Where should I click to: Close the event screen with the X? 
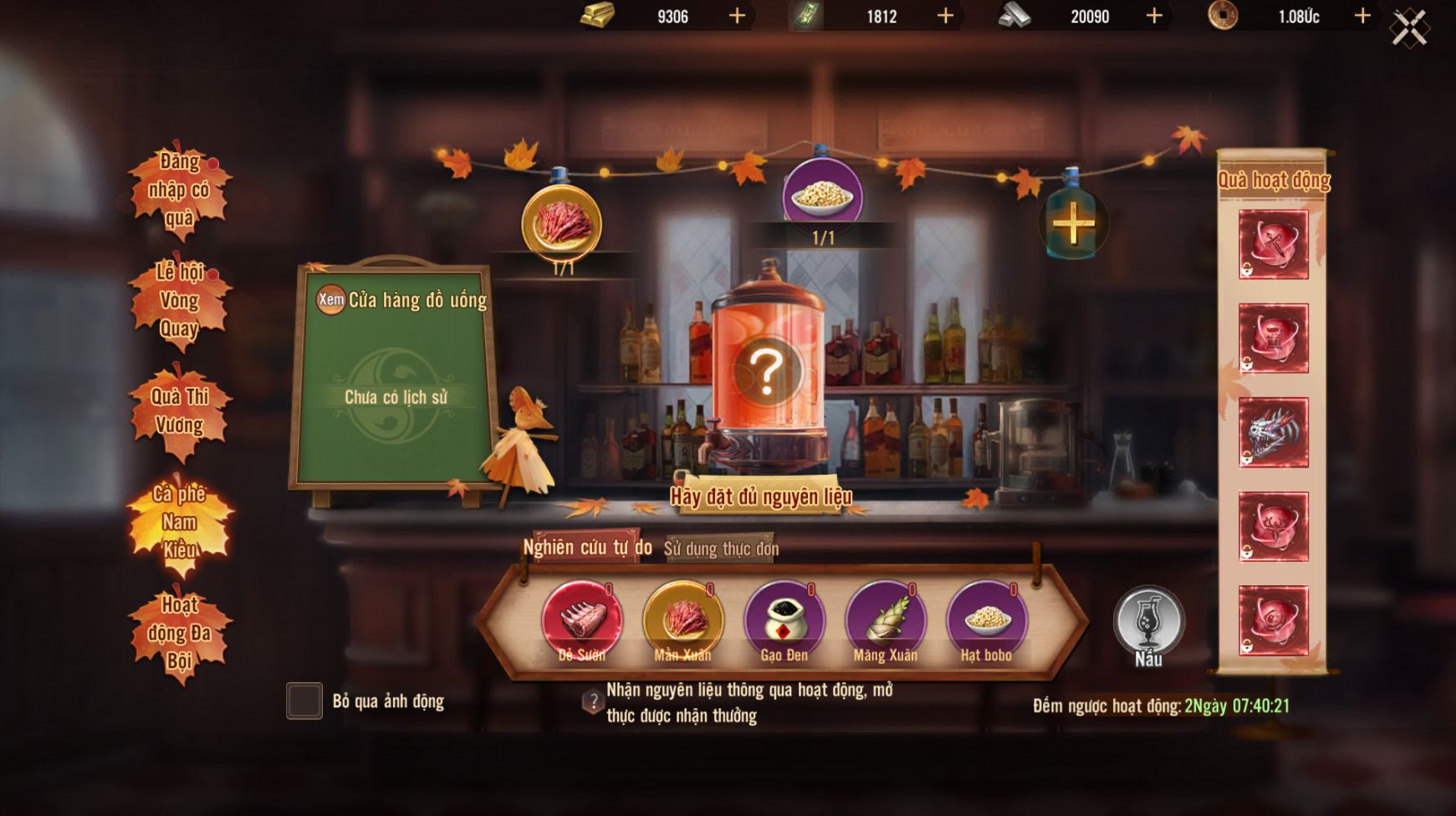pos(1409,28)
